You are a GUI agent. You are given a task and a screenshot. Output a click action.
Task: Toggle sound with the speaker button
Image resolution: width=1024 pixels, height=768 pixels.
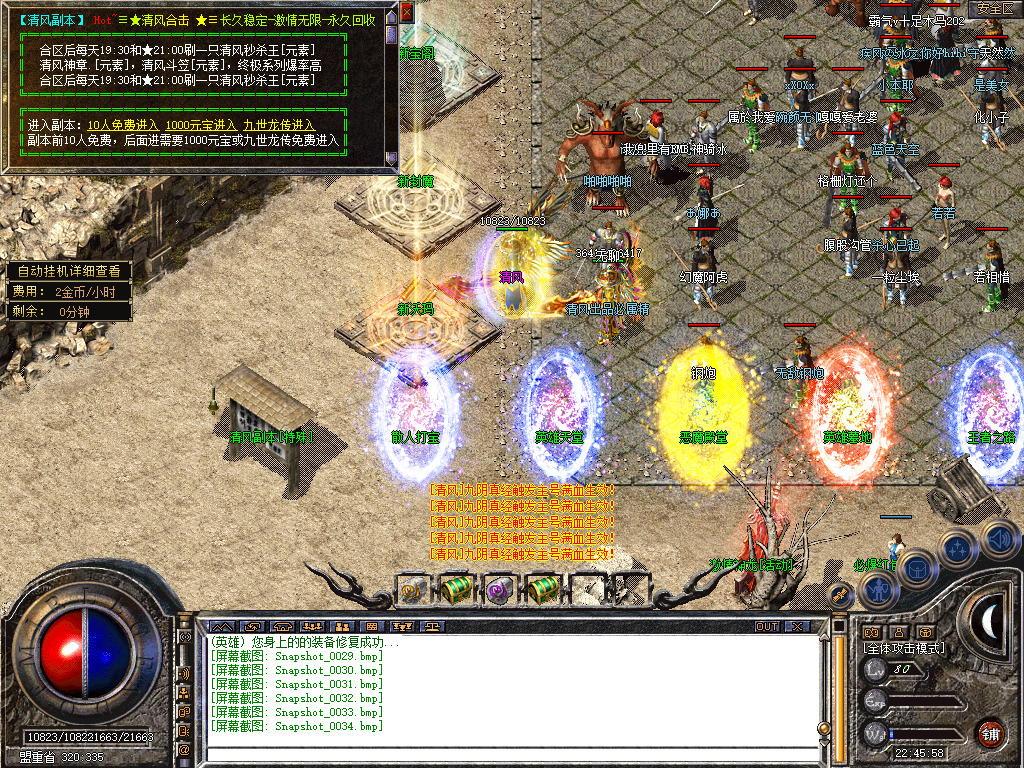(x=998, y=538)
